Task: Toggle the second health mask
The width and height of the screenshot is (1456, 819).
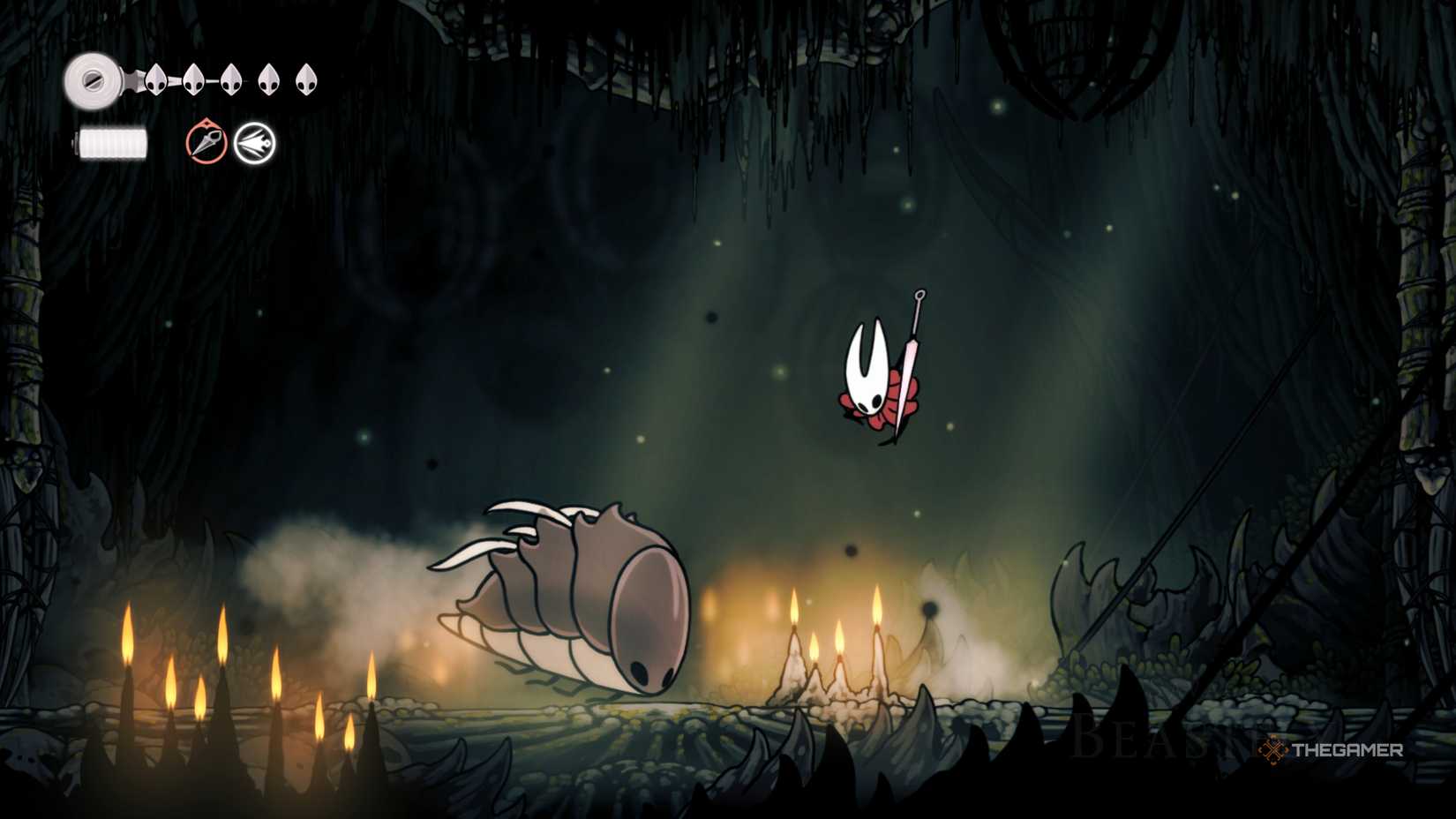Action: point(194,78)
